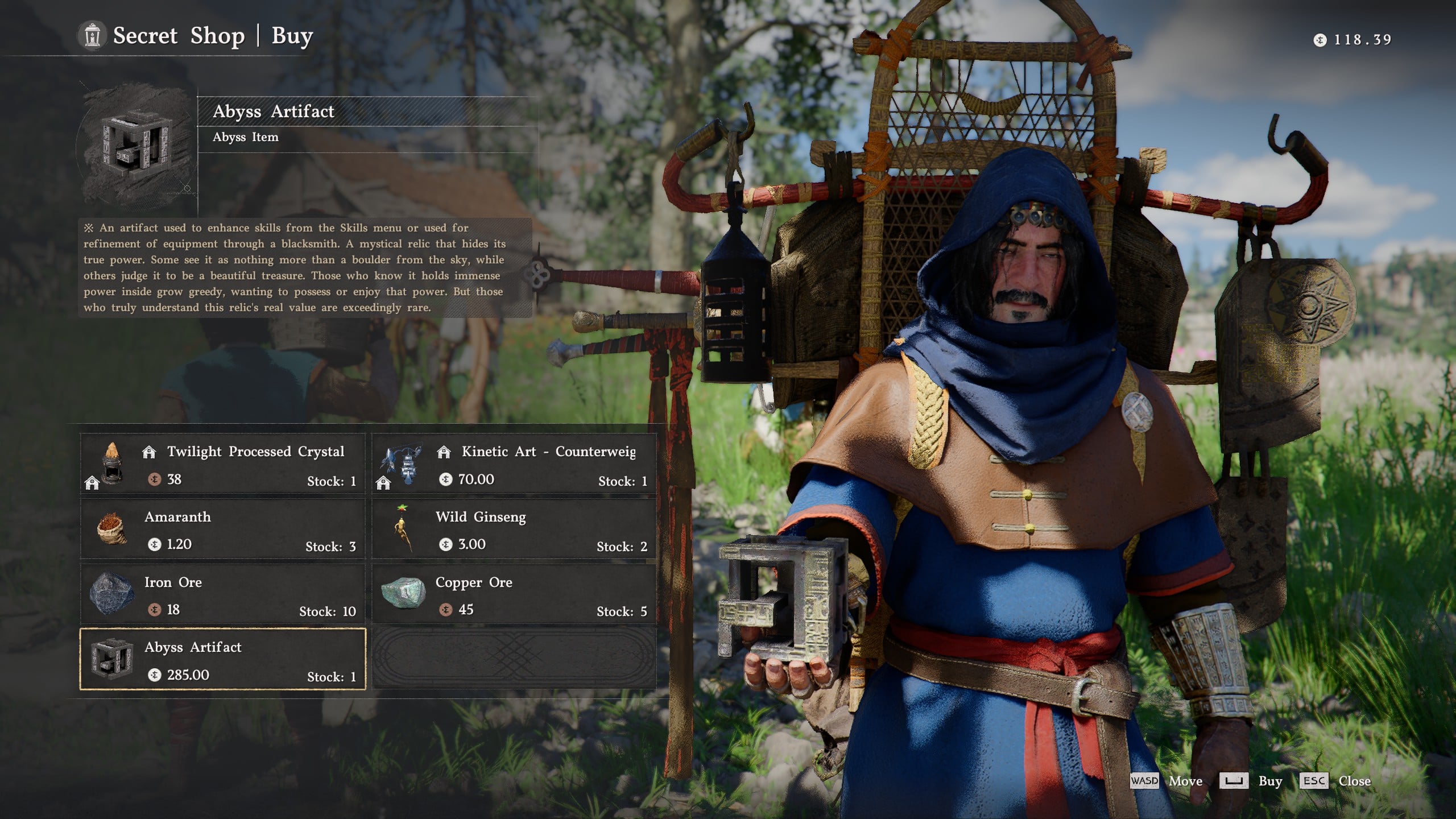
Task: Choose the Copper Ore listing
Action: pyautogui.click(x=514, y=595)
